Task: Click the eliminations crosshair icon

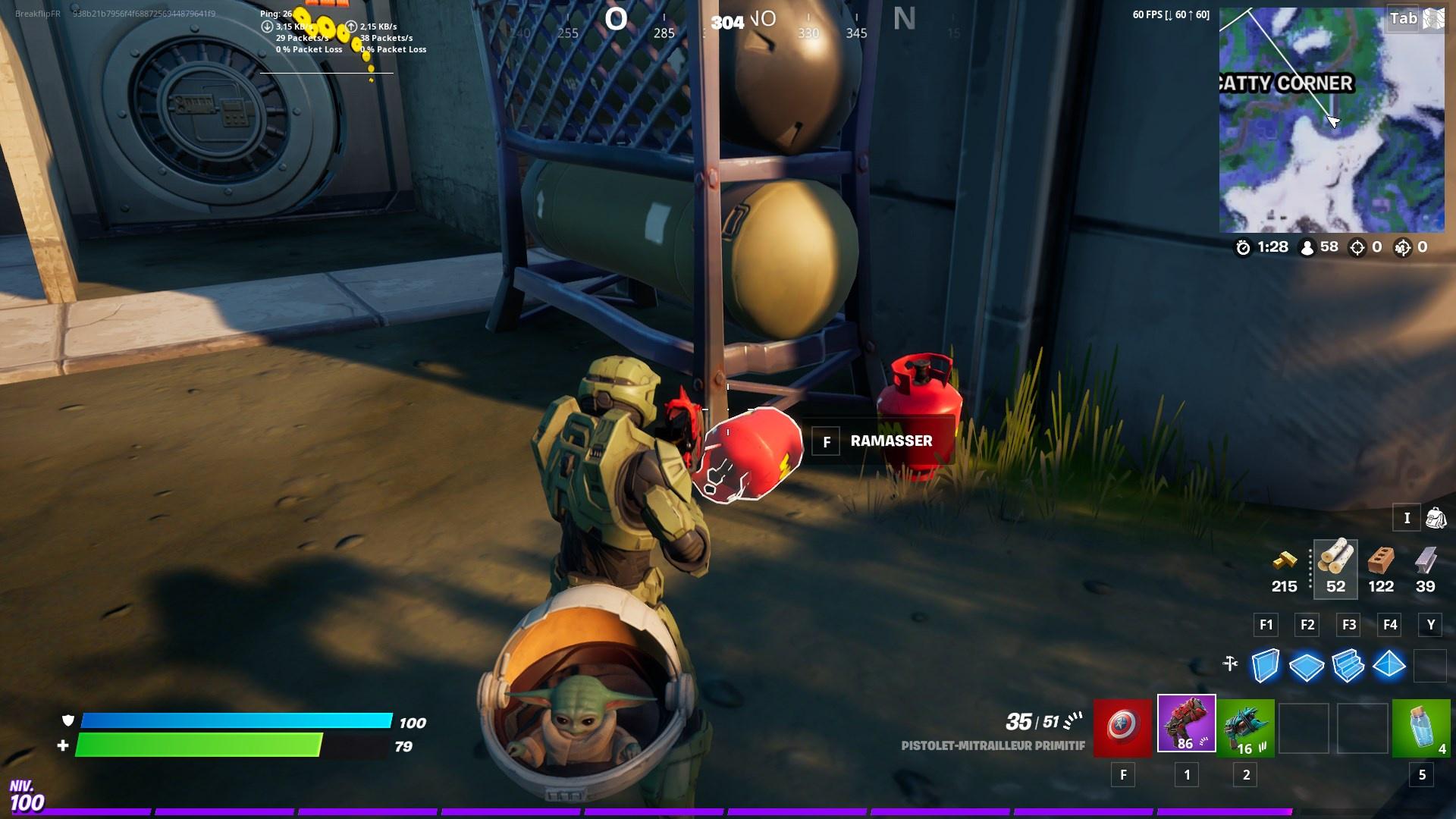Action: tap(1357, 246)
